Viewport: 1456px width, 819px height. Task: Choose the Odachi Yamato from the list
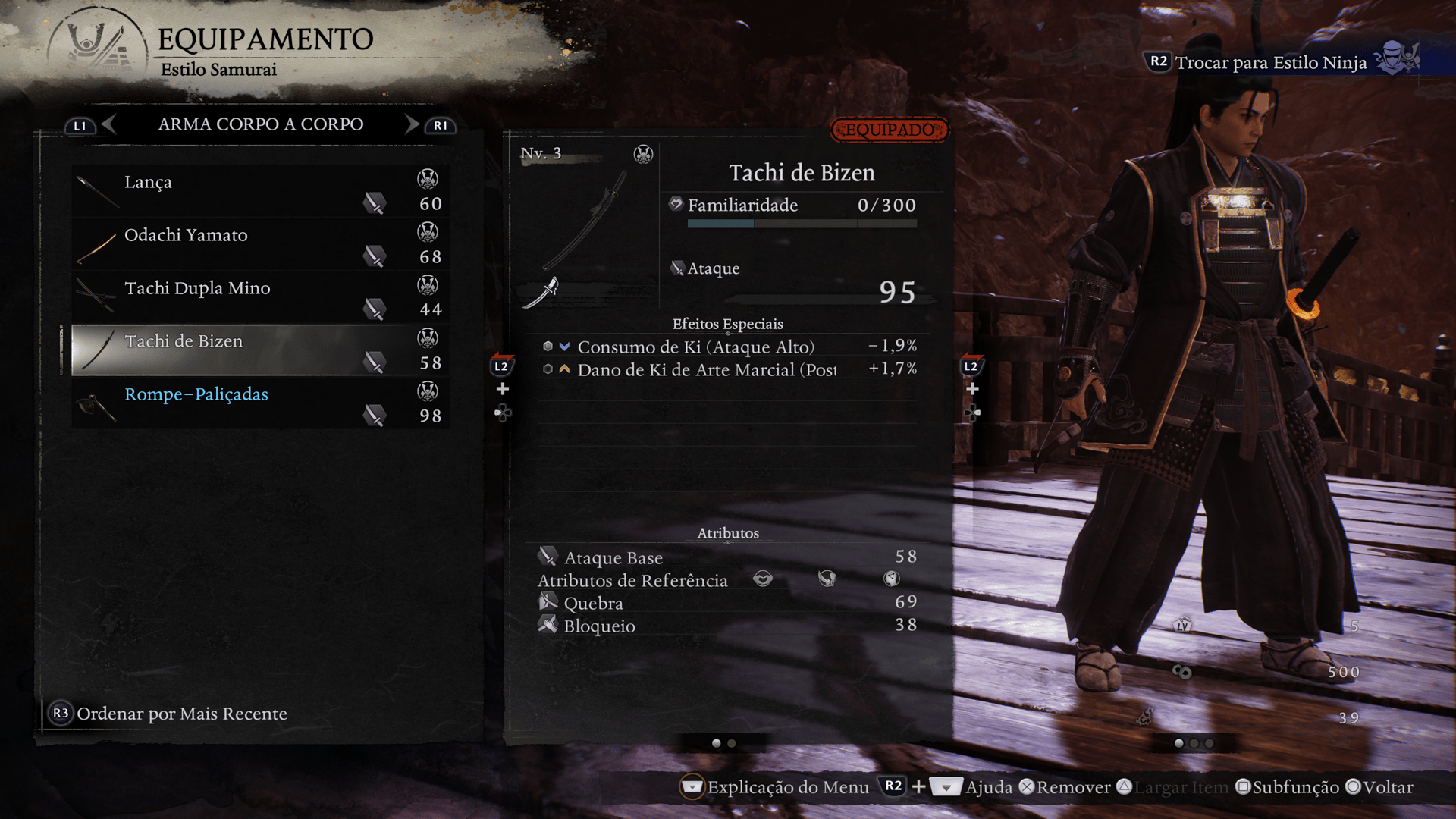pyautogui.click(x=260, y=245)
